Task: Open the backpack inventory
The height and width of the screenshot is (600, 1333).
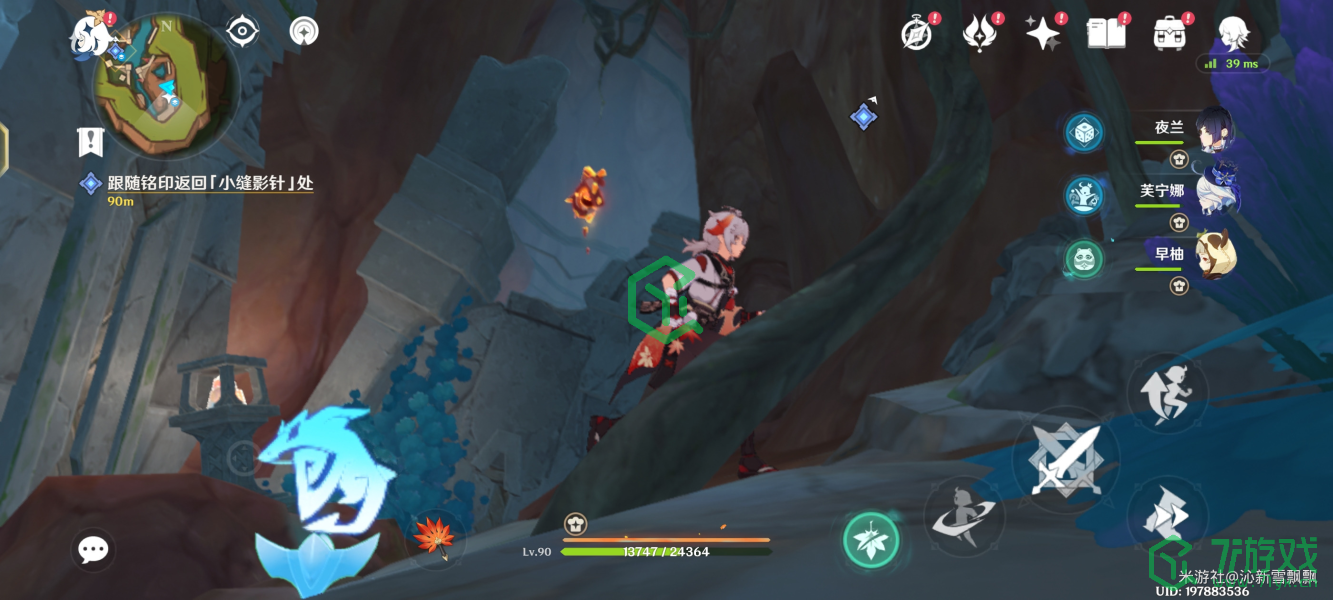Action: tap(1168, 34)
